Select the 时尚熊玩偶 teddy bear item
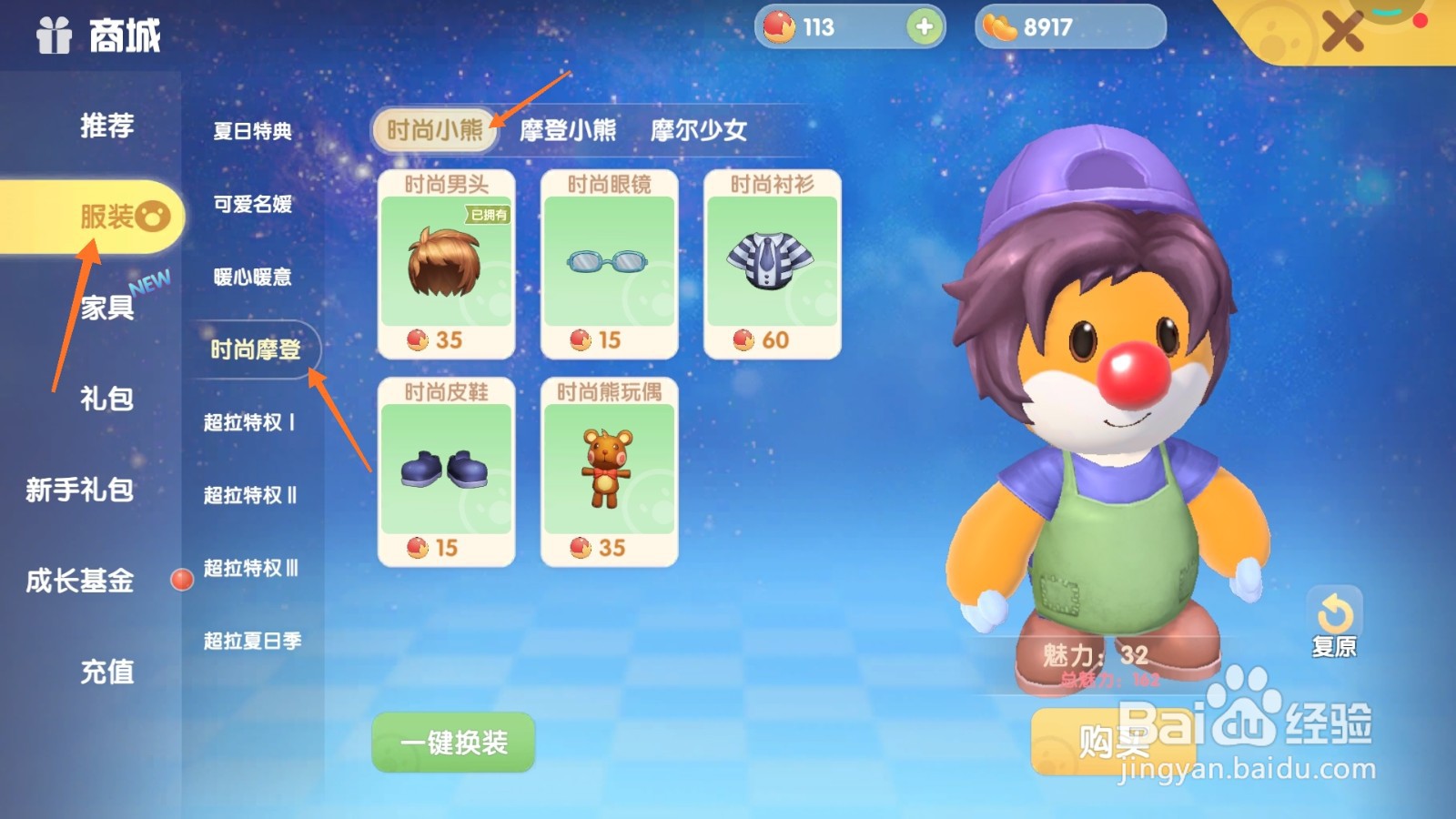Viewport: 1456px width, 819px height. [608, 469]
